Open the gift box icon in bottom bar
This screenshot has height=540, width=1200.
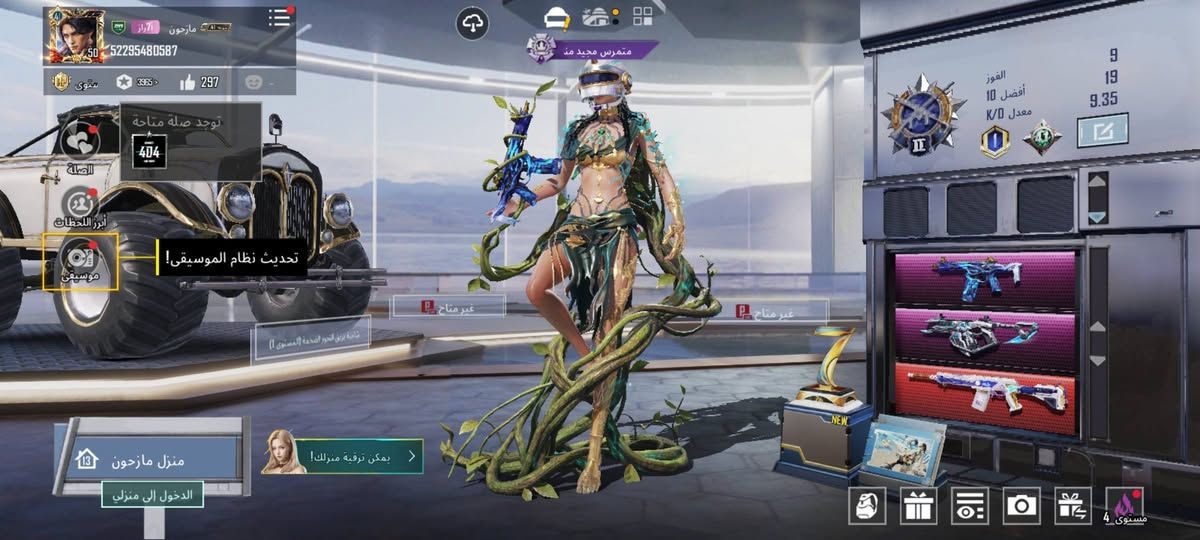coord(917,505)
